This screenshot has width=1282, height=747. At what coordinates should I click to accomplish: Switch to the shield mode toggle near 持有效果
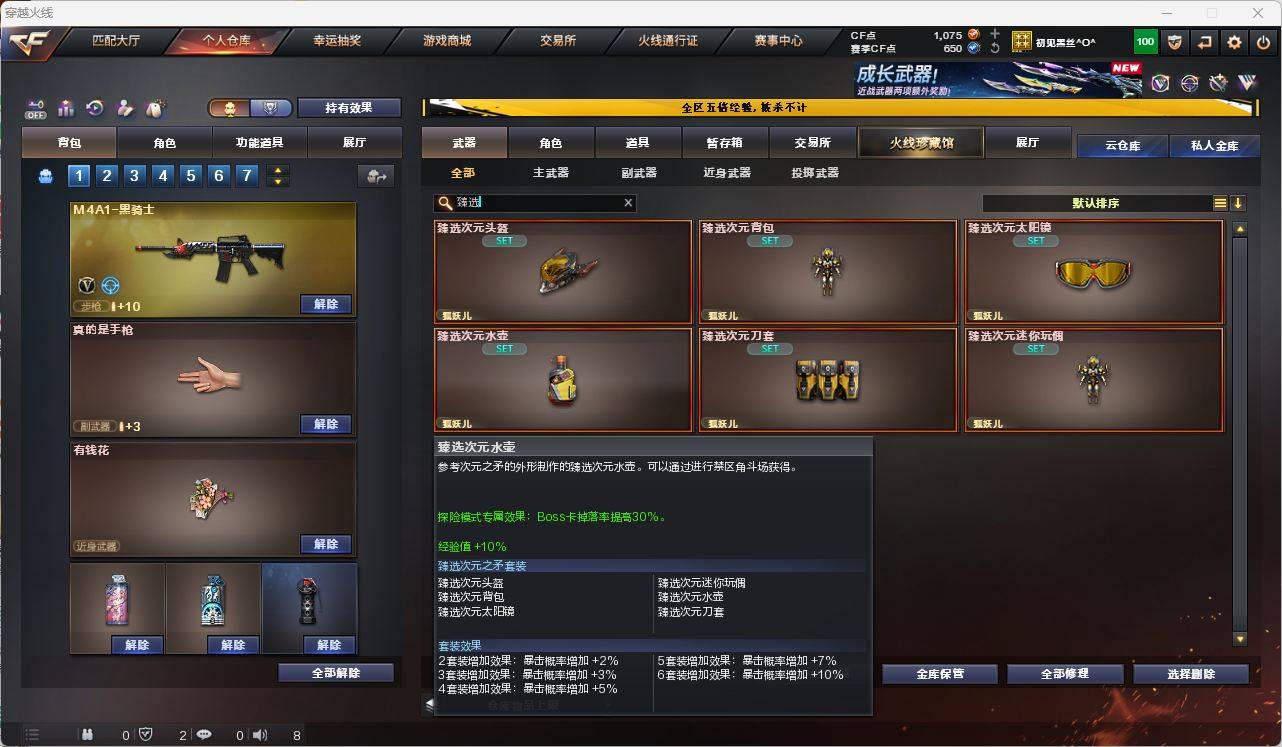click(270, 107)
